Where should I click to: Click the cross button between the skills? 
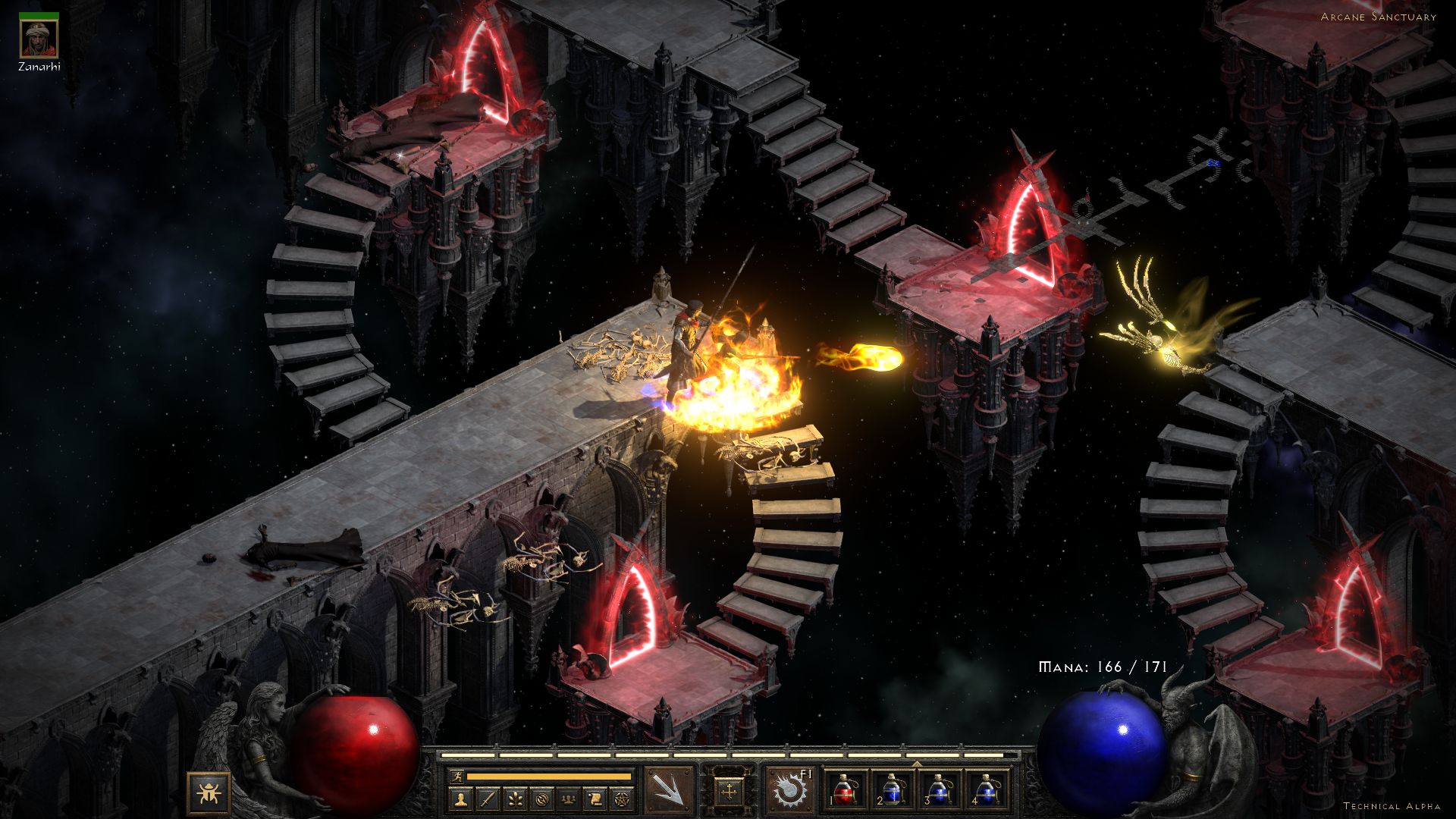730,792
